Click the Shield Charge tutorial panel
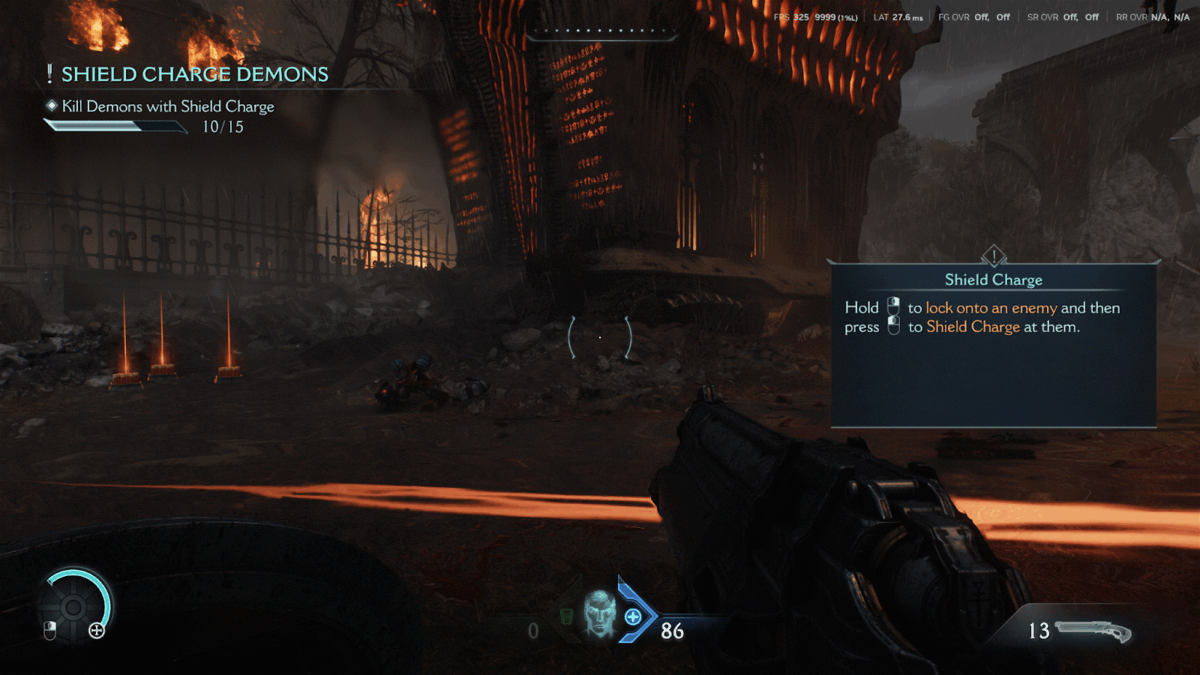 (993, 345)
